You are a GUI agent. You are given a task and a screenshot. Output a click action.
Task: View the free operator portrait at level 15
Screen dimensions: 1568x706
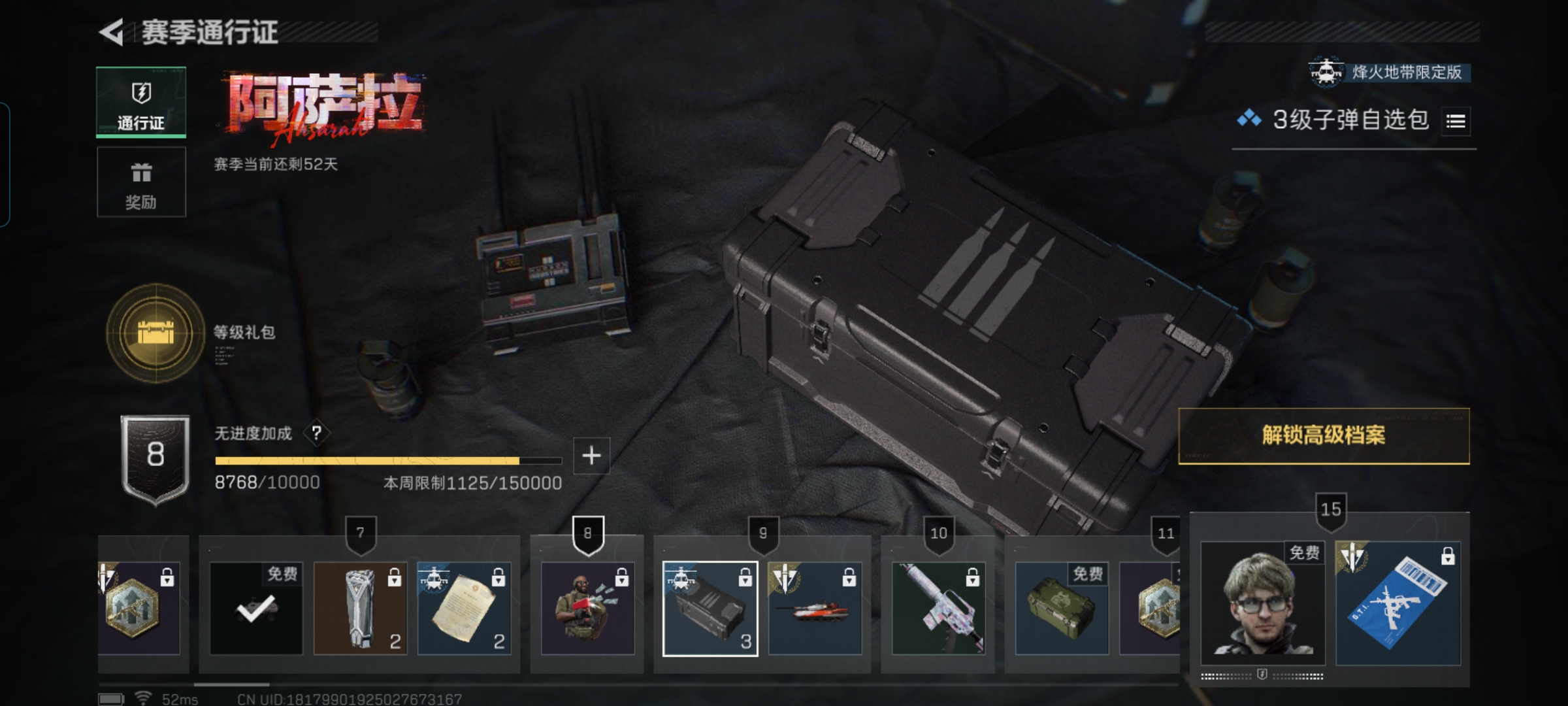[x=1262, y=603]
